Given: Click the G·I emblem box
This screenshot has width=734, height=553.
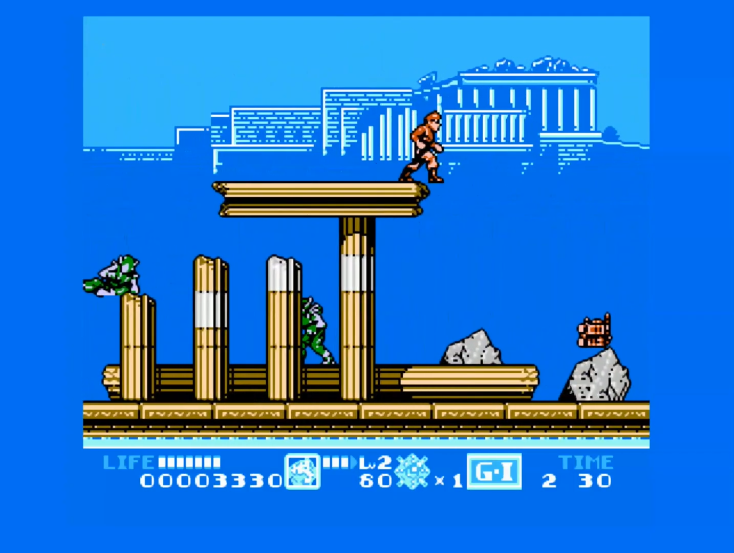Looking at the screenshot, I should point(494,471).
